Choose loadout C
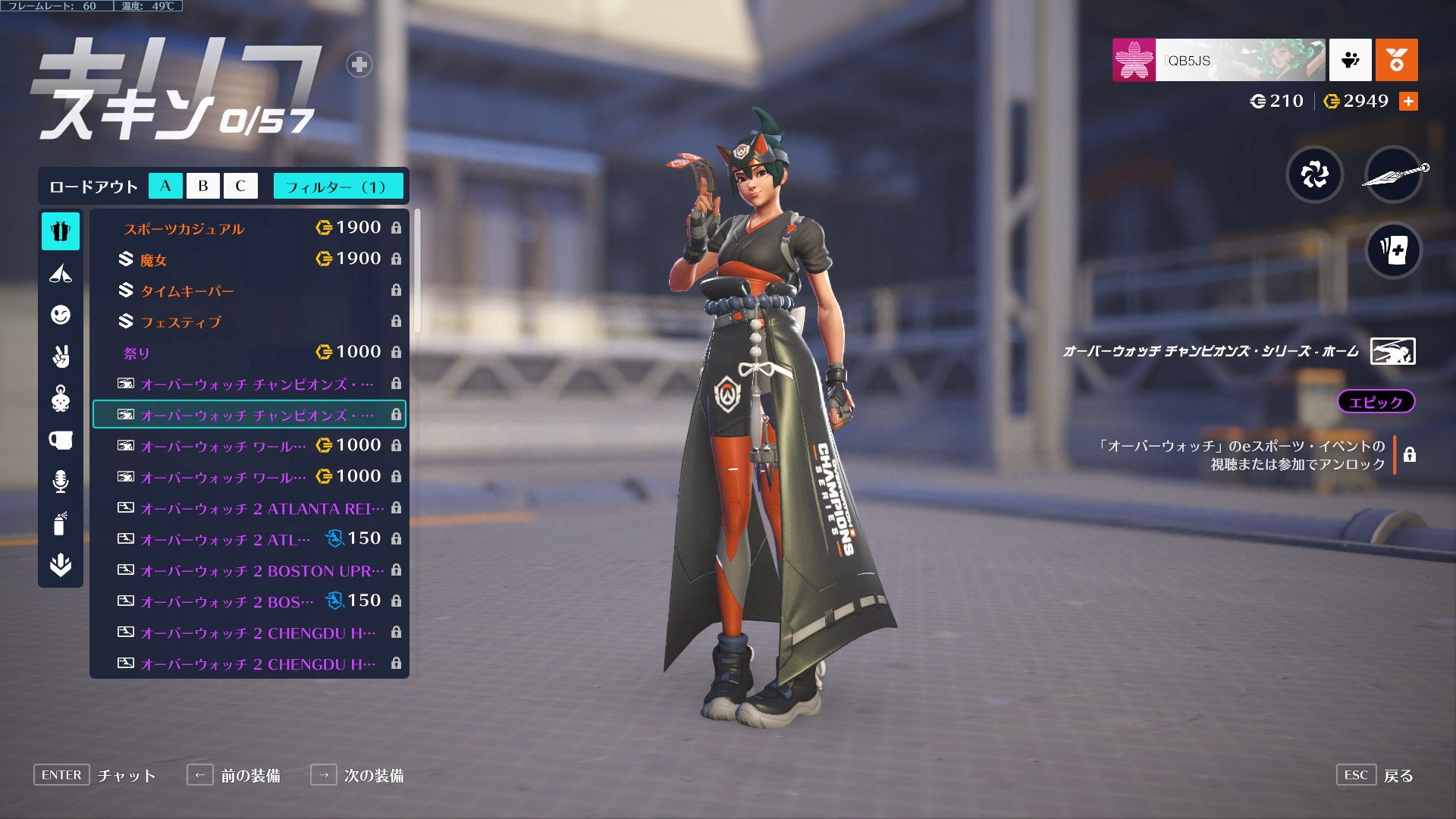 click(240, 186)
